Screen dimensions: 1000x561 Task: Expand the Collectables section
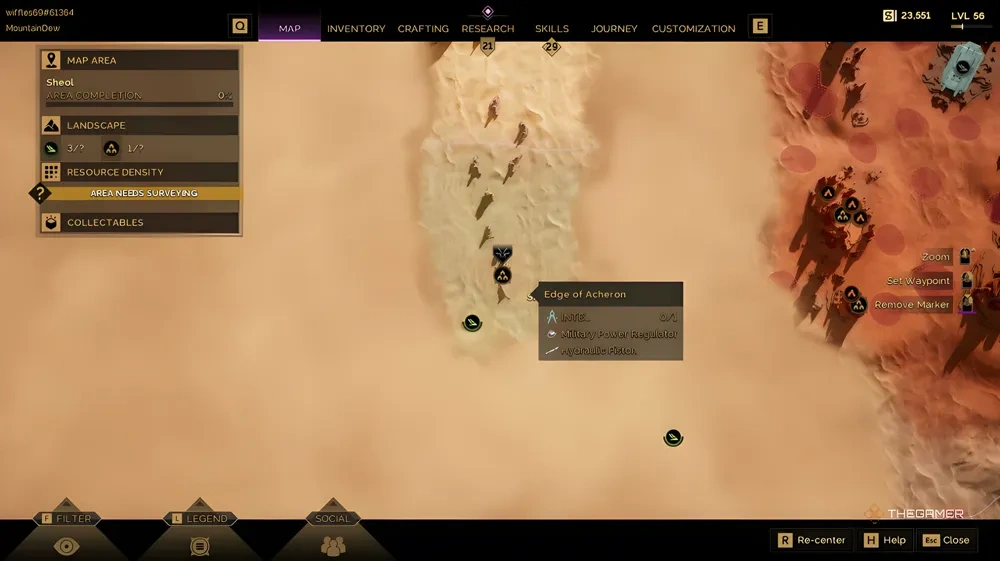point(140,223)
